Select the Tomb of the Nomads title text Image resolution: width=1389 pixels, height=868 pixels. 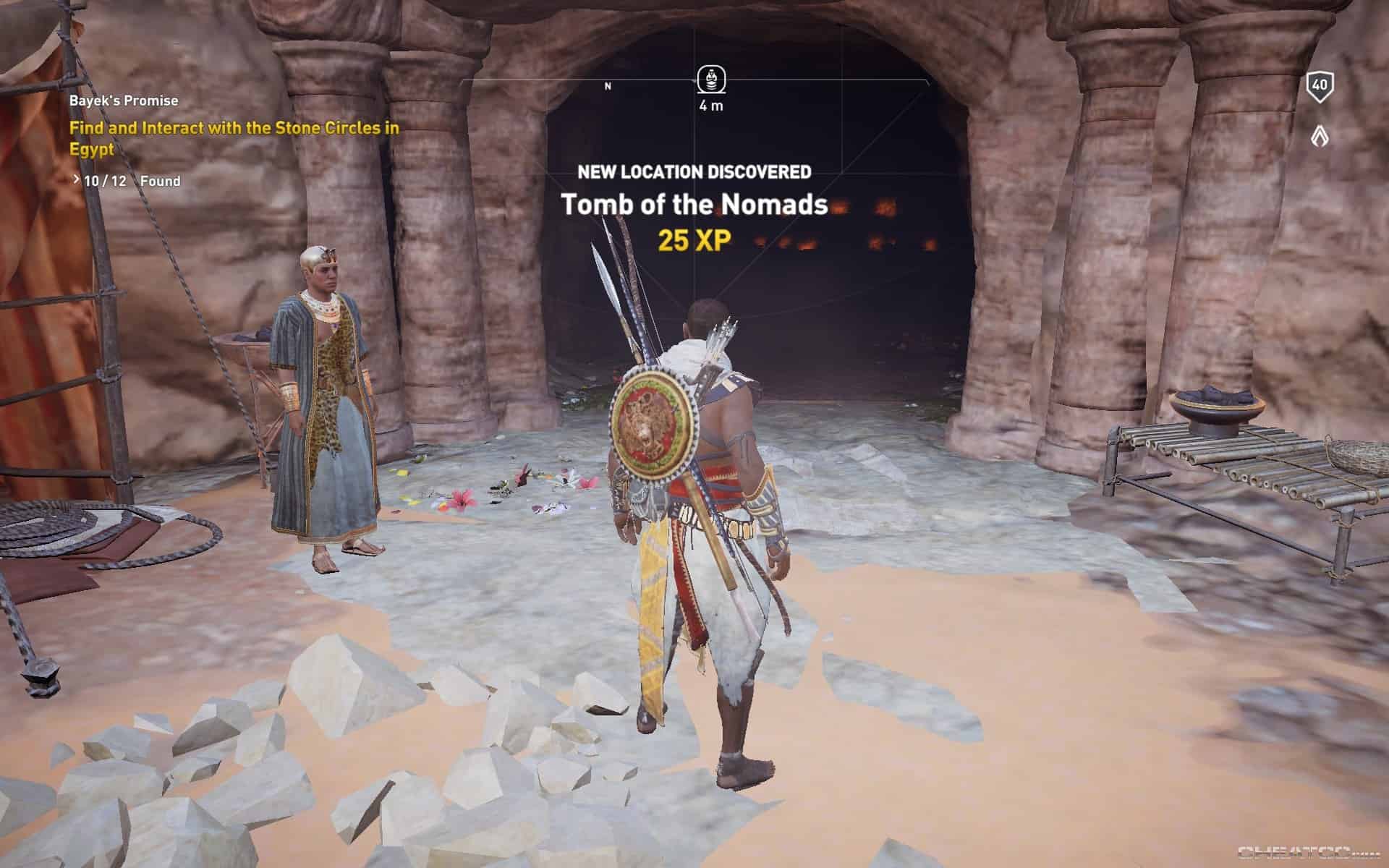click(696, 205)
